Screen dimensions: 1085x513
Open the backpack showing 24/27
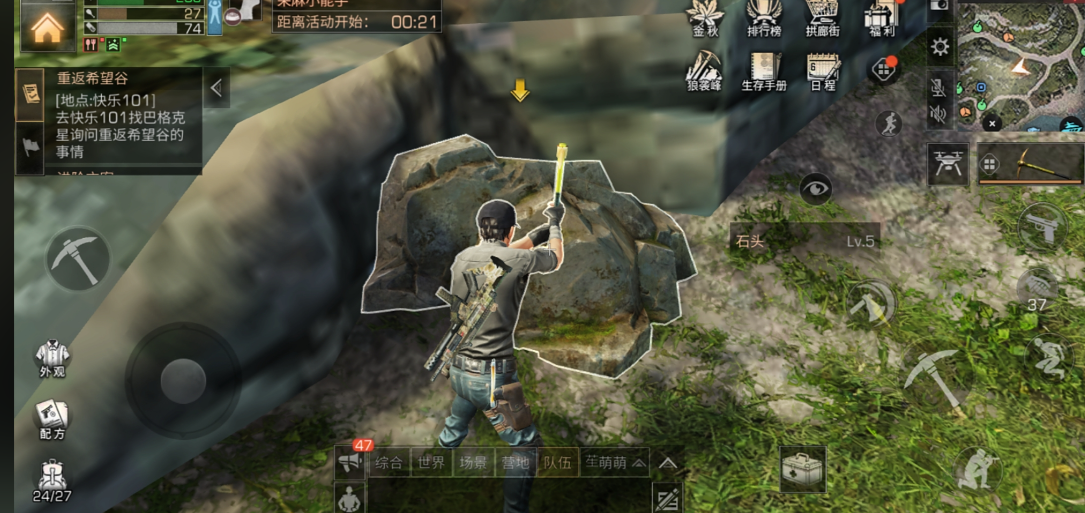52,480
